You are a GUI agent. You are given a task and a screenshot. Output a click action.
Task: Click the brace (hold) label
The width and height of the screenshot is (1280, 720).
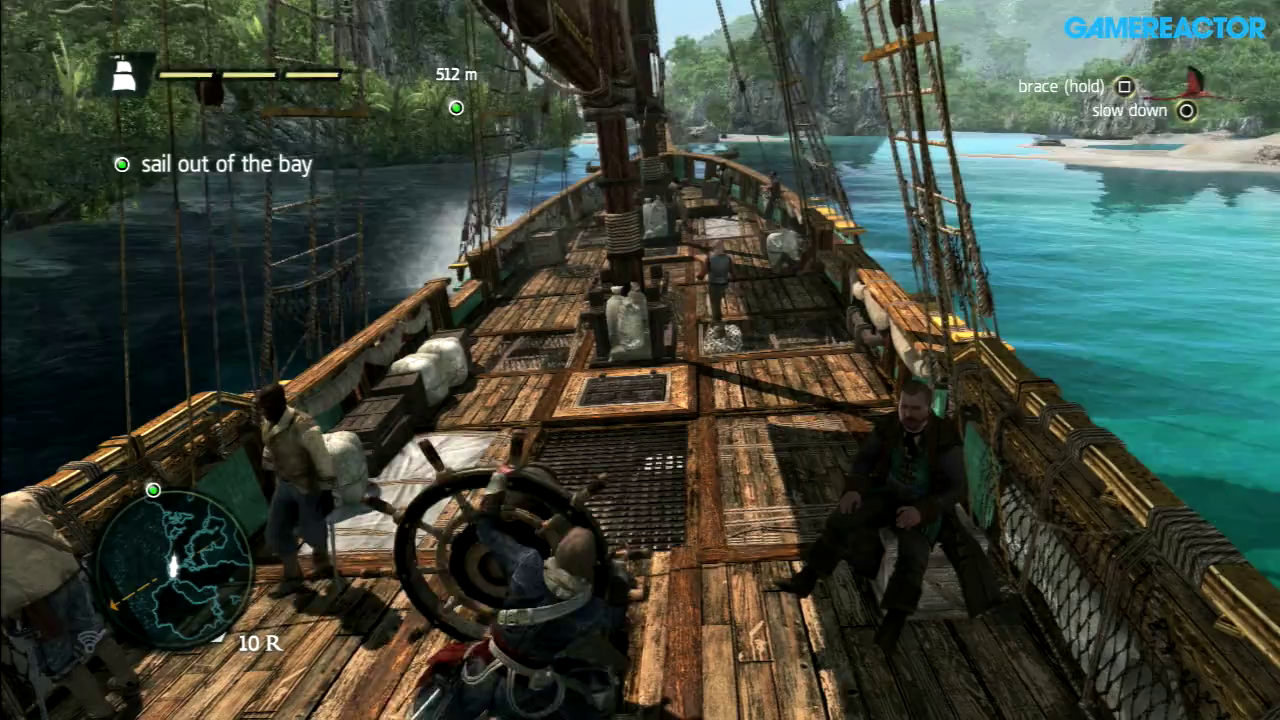1060,87
